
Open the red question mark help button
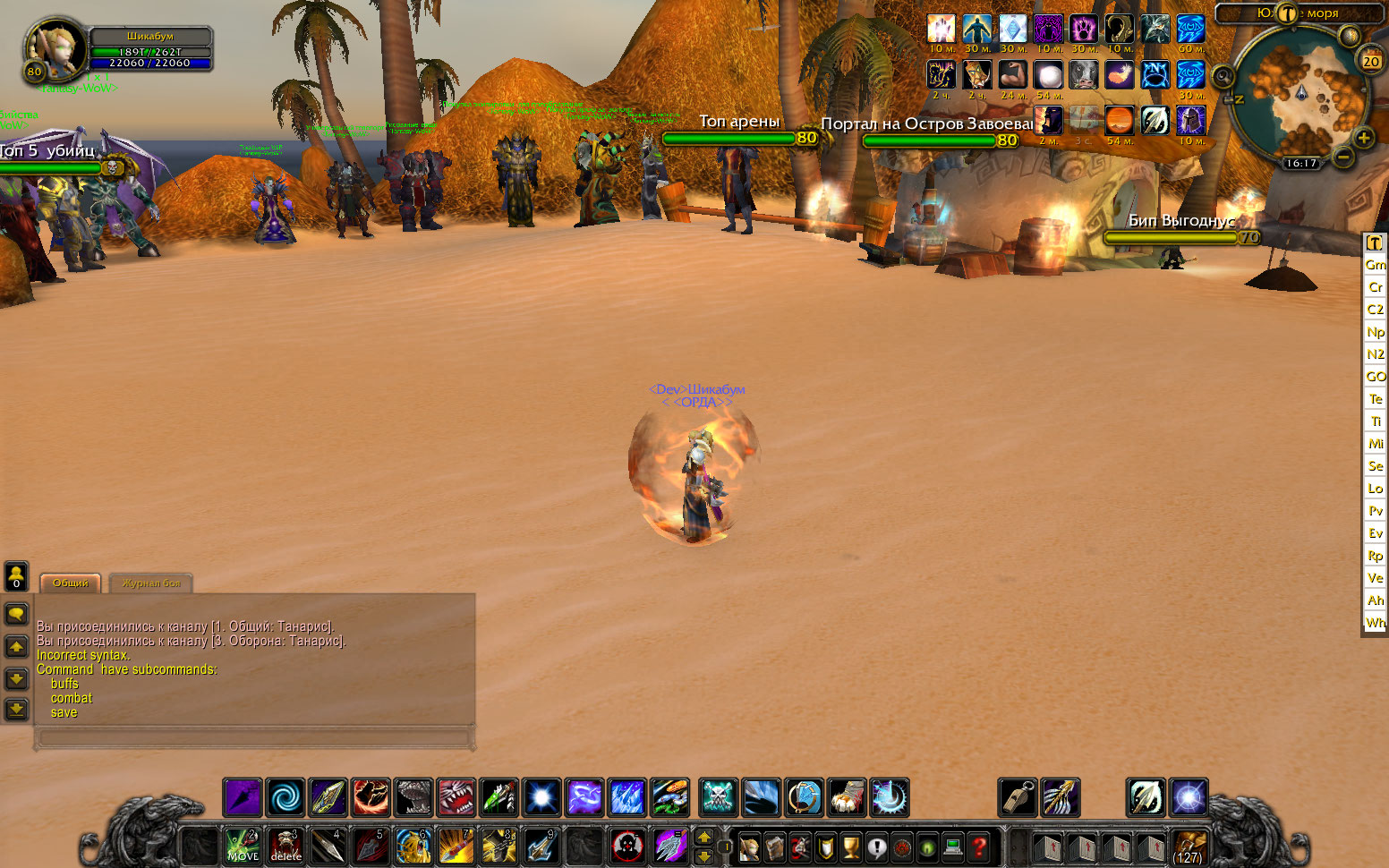point(980,846)
